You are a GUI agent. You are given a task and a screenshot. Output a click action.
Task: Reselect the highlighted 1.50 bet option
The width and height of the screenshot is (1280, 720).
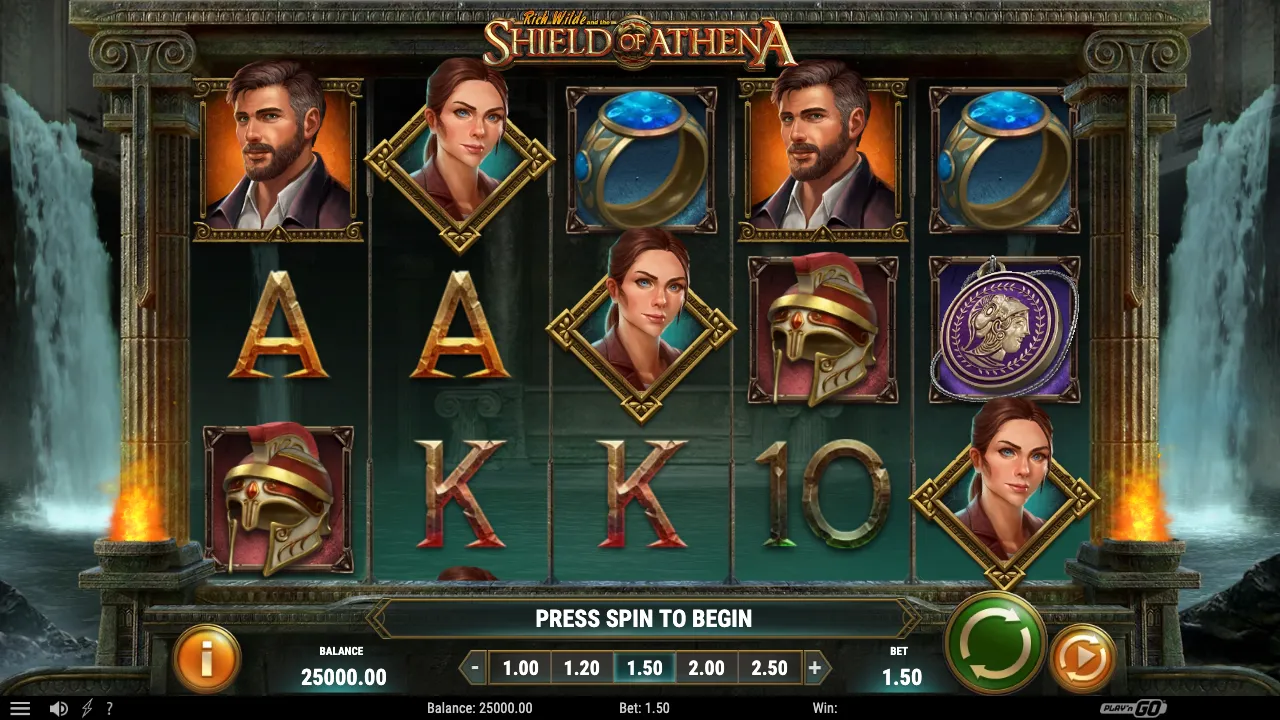[644, 666]
